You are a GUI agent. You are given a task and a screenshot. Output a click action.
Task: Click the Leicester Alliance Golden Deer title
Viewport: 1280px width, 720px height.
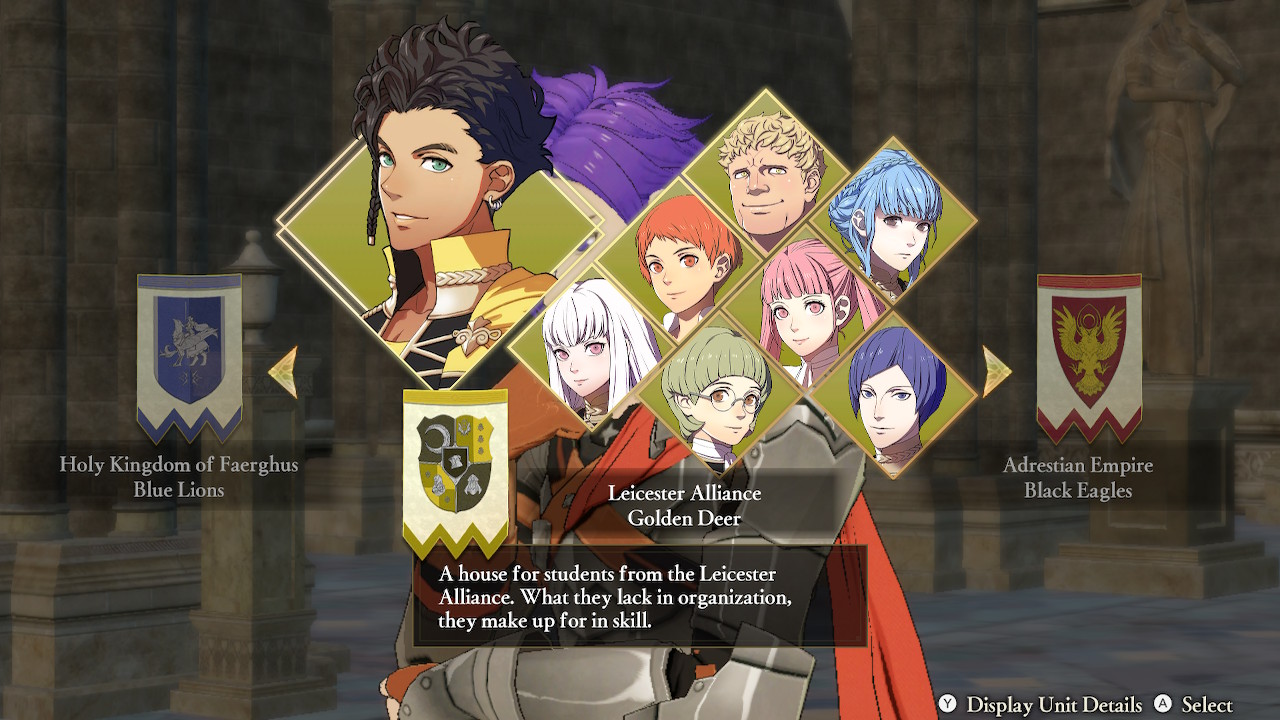tap(686, 503)
